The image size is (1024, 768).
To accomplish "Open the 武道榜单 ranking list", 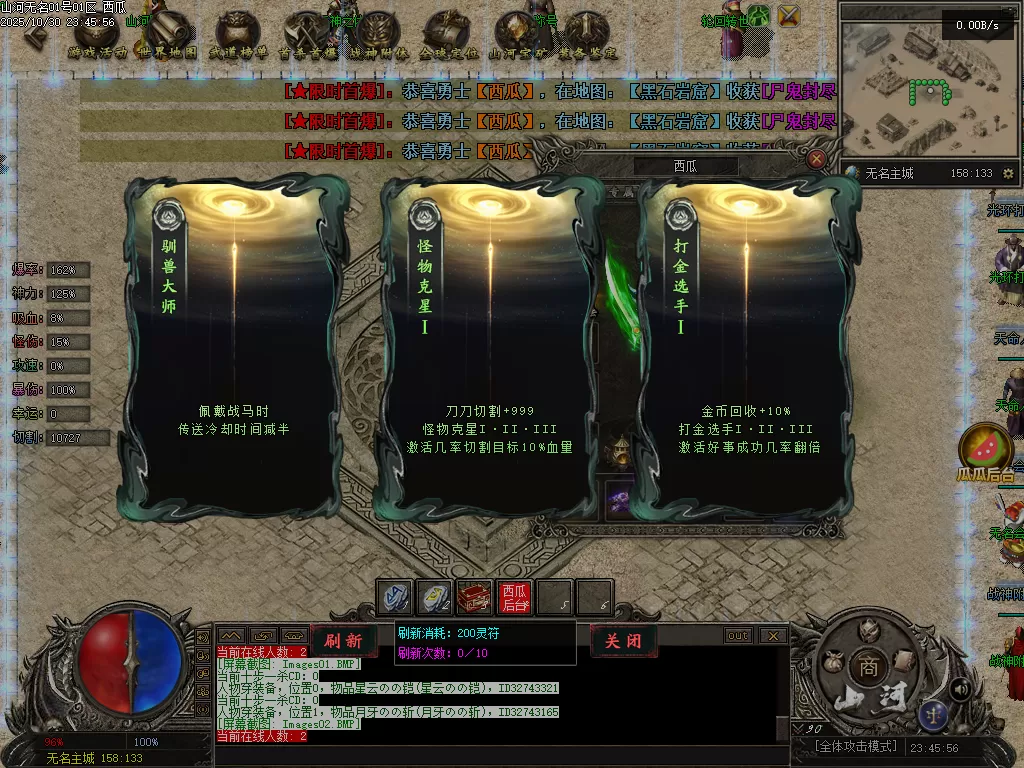I will 238,36.
